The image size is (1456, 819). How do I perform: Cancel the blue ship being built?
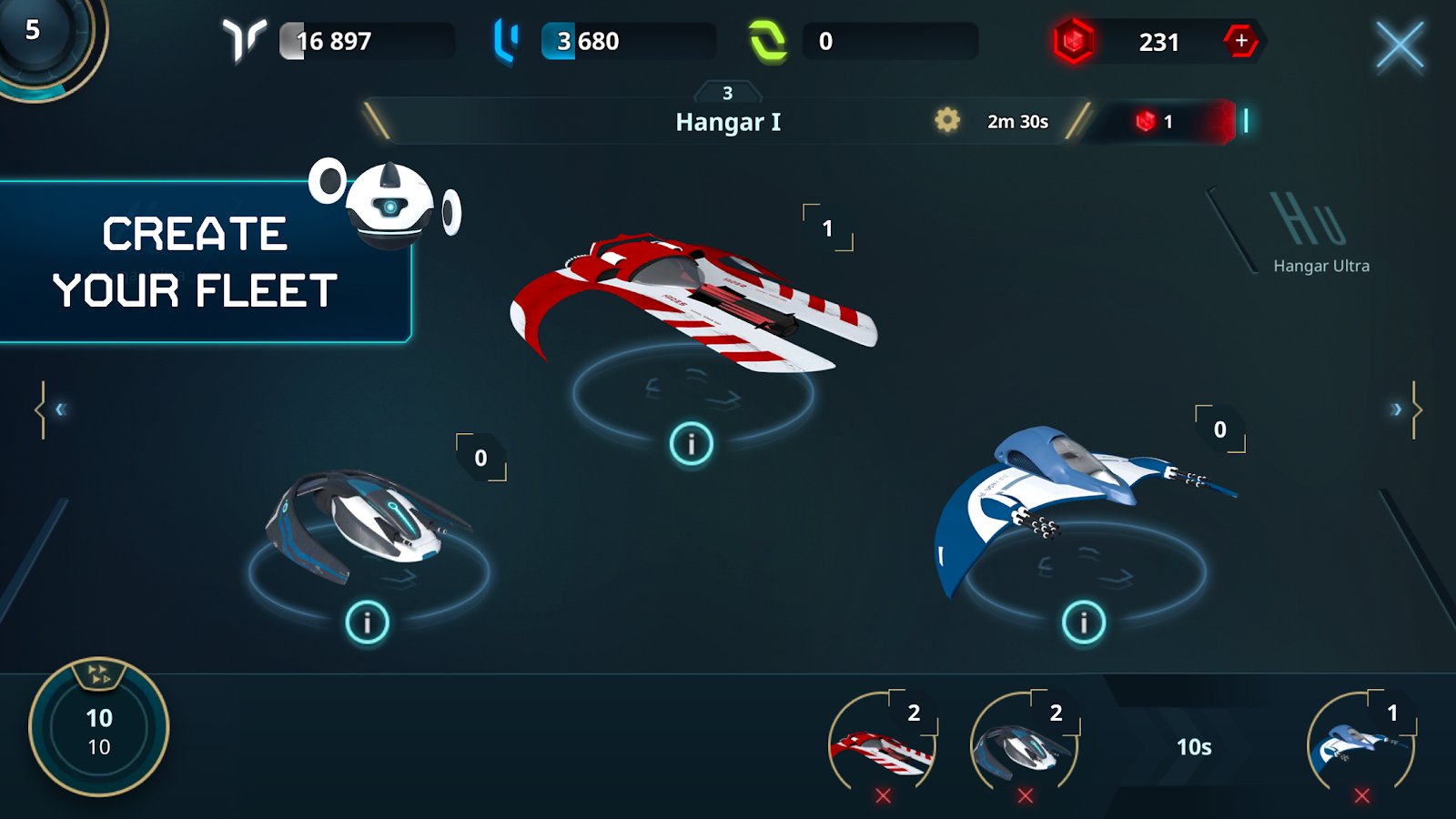tap(1362, 796)
